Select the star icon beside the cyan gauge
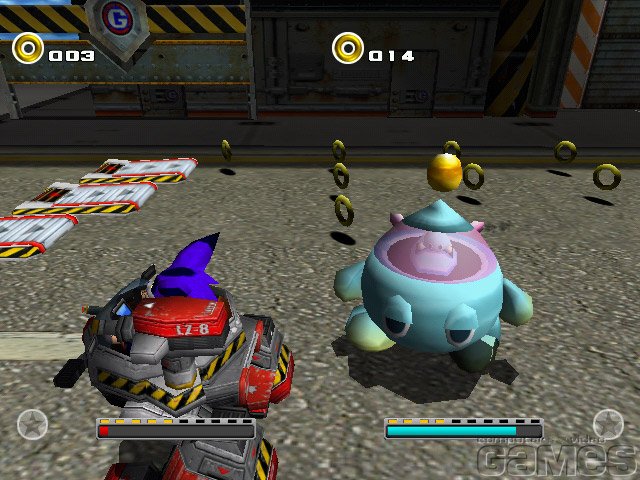Screen dimensions: 640x480 click(607, 424)
